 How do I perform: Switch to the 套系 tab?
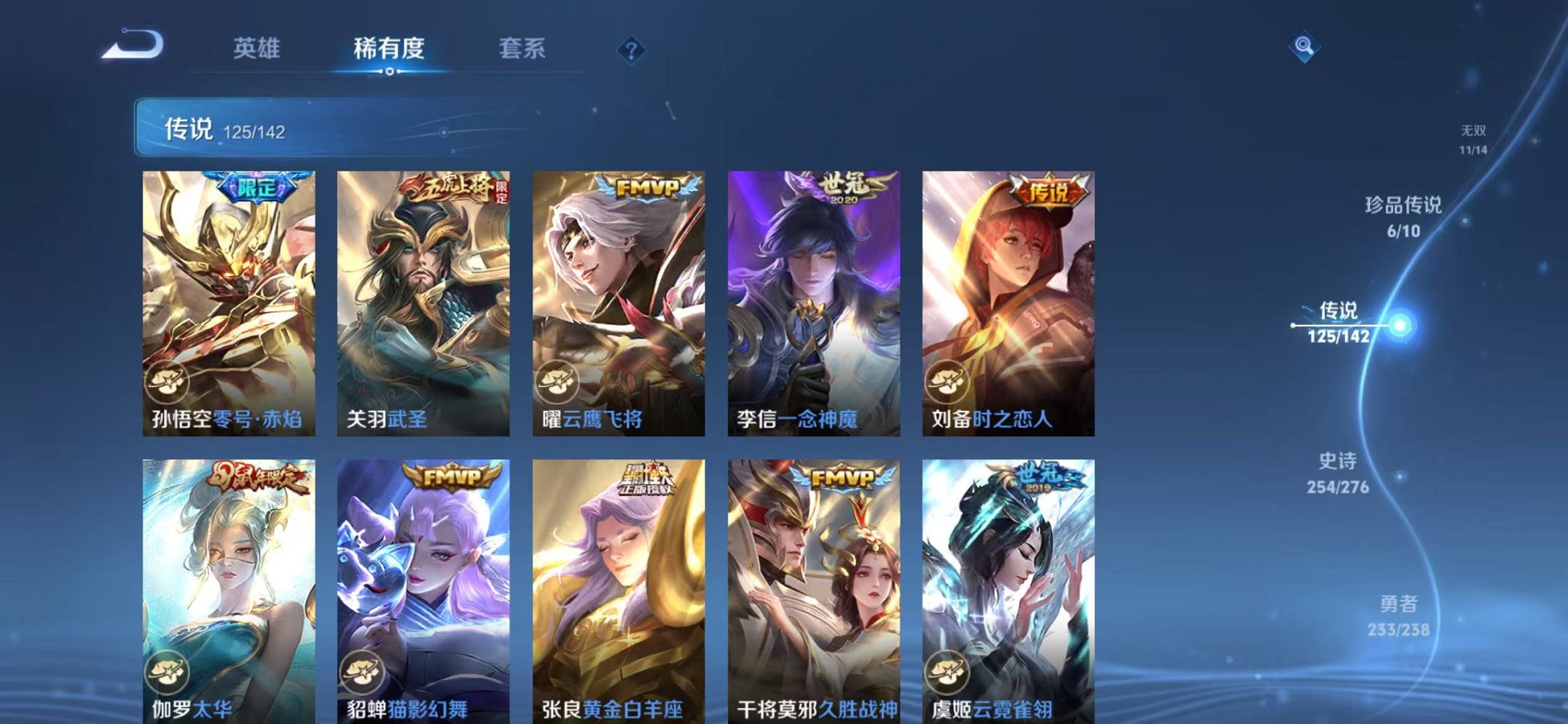click(522, 49)
